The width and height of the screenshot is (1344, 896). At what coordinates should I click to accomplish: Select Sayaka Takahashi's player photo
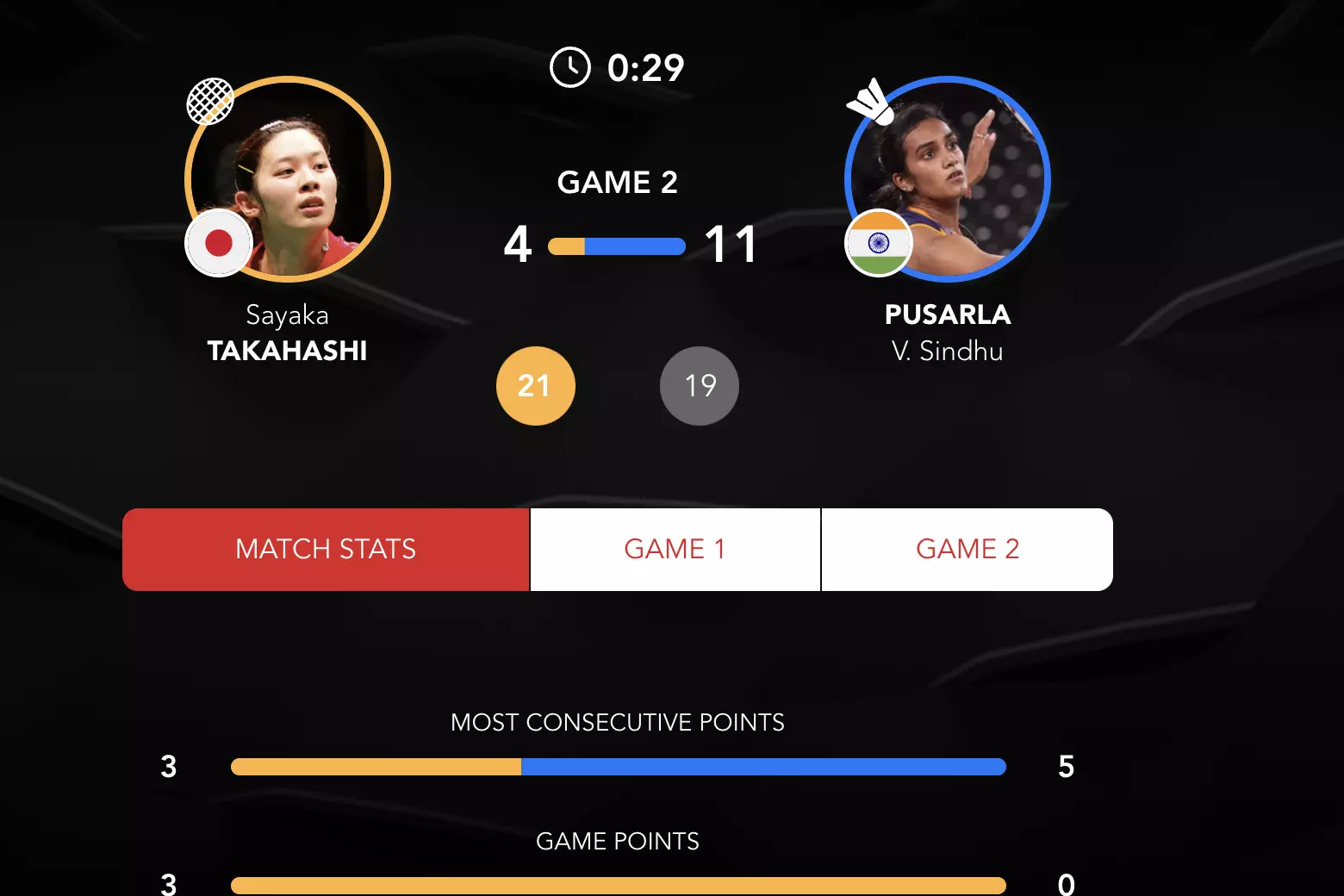[288, 179]
